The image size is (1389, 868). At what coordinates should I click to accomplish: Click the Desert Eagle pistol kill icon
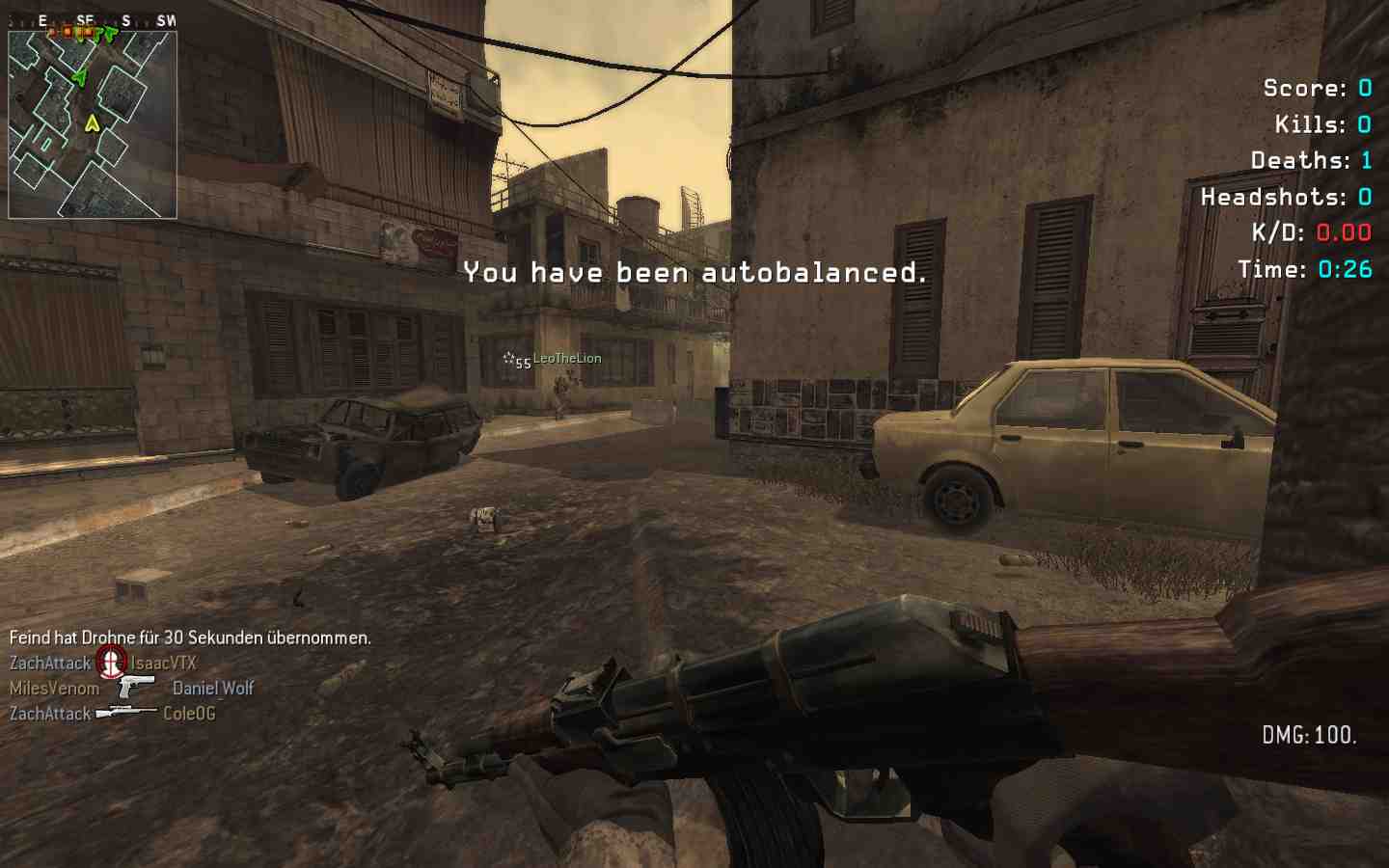pyautogui.click(x=136, y=688)
